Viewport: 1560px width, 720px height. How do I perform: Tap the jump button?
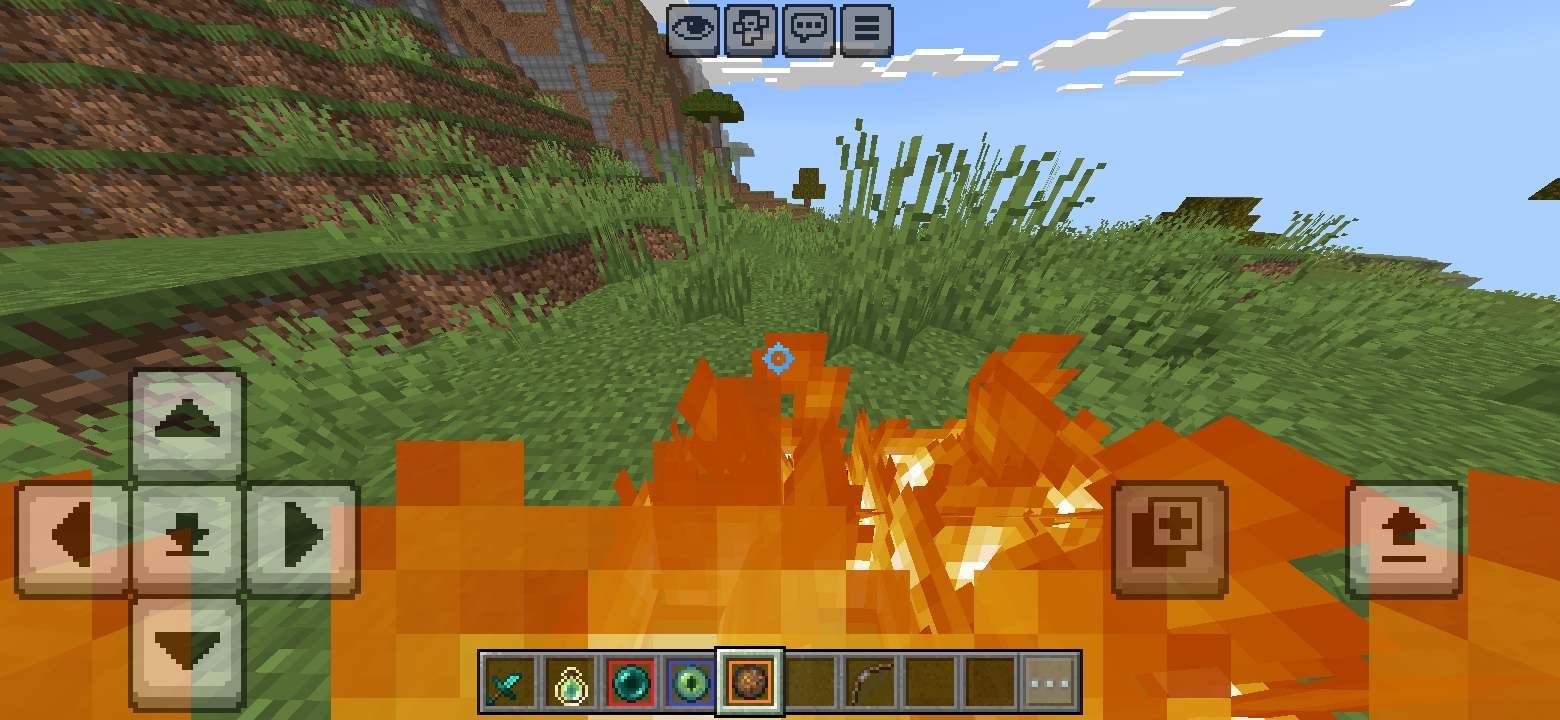[1404, 540]
